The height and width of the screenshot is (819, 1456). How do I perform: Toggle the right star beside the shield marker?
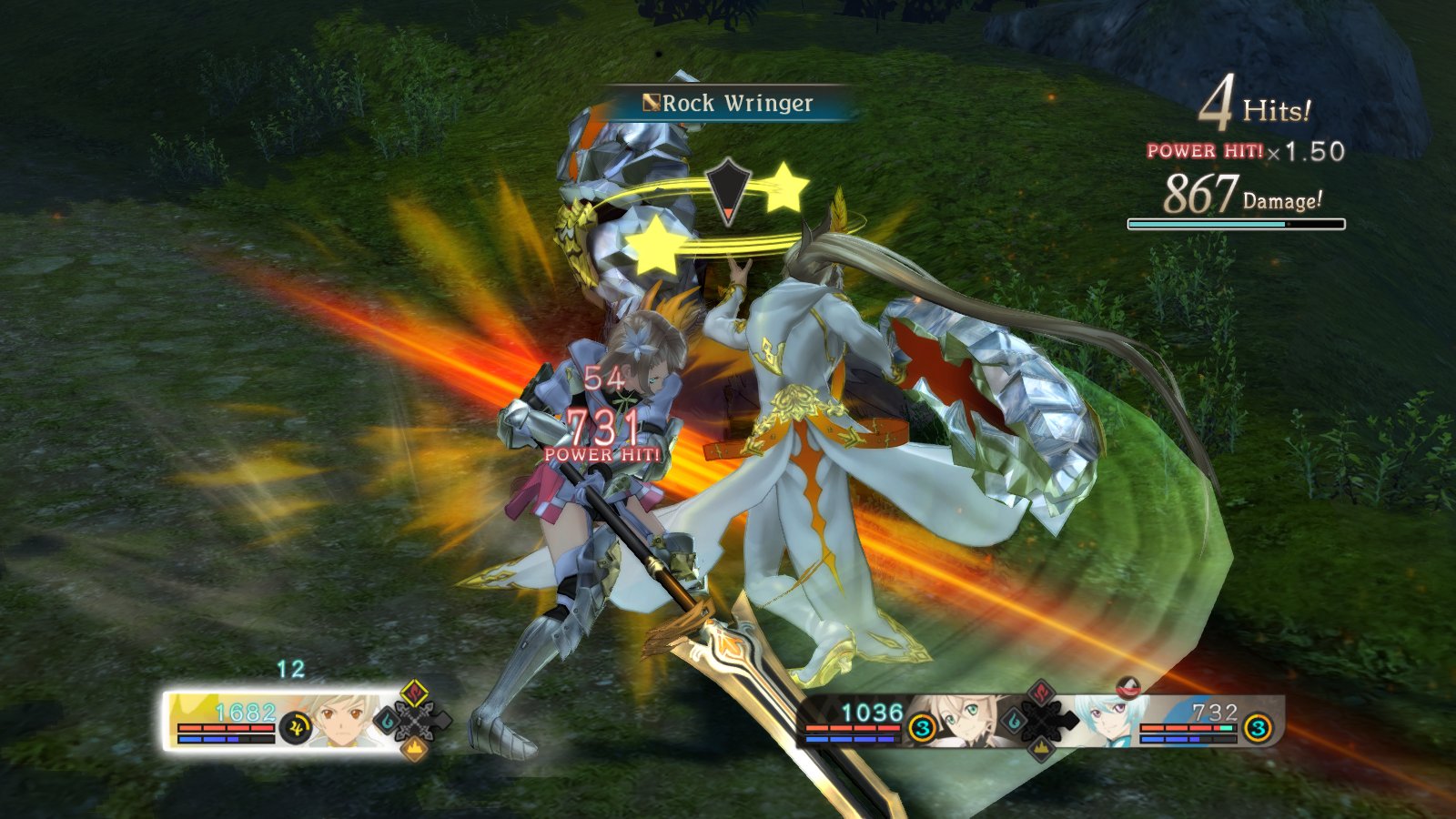(x=784, y=186)
